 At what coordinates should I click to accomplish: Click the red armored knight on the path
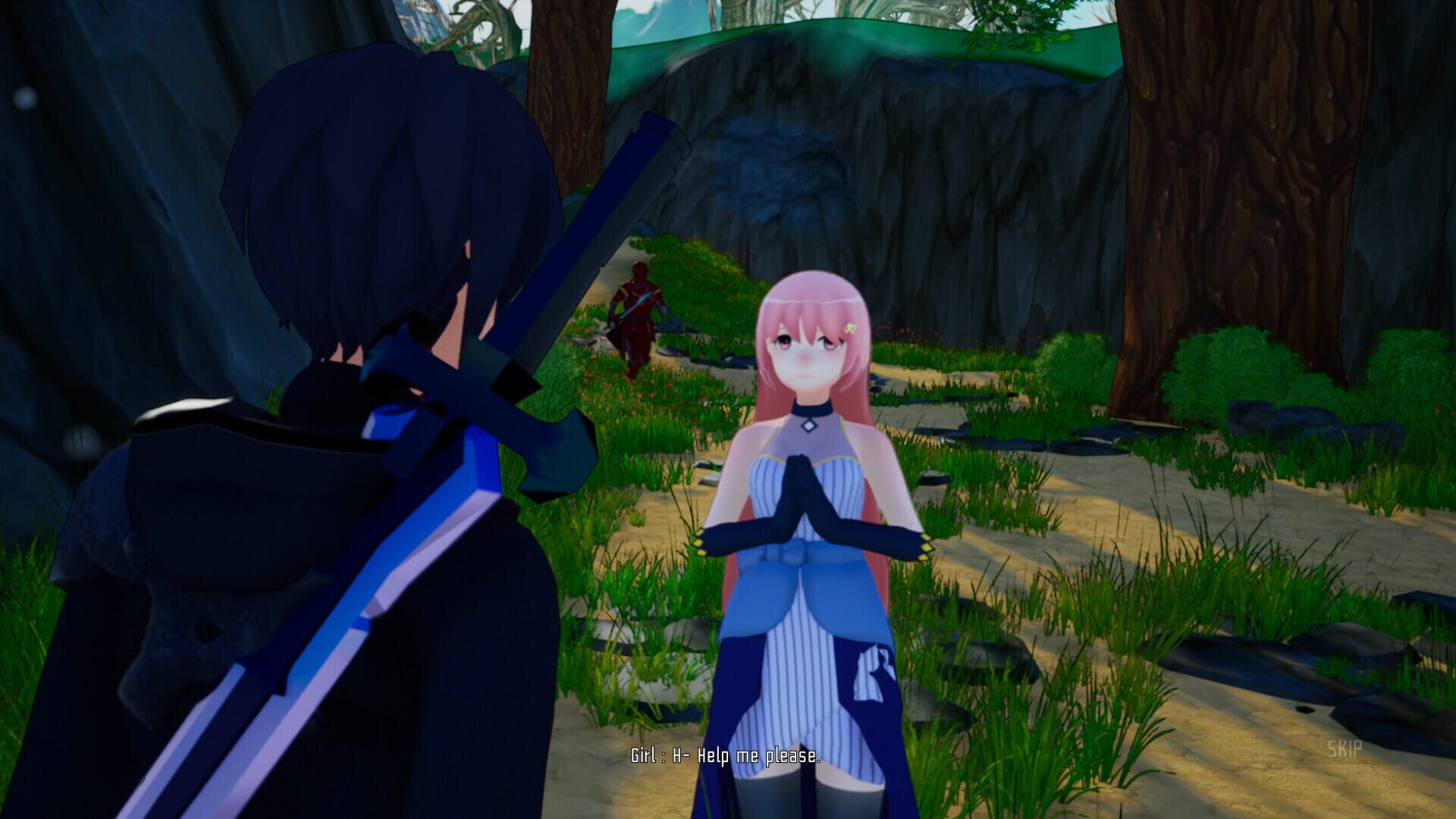click(639, 318)
